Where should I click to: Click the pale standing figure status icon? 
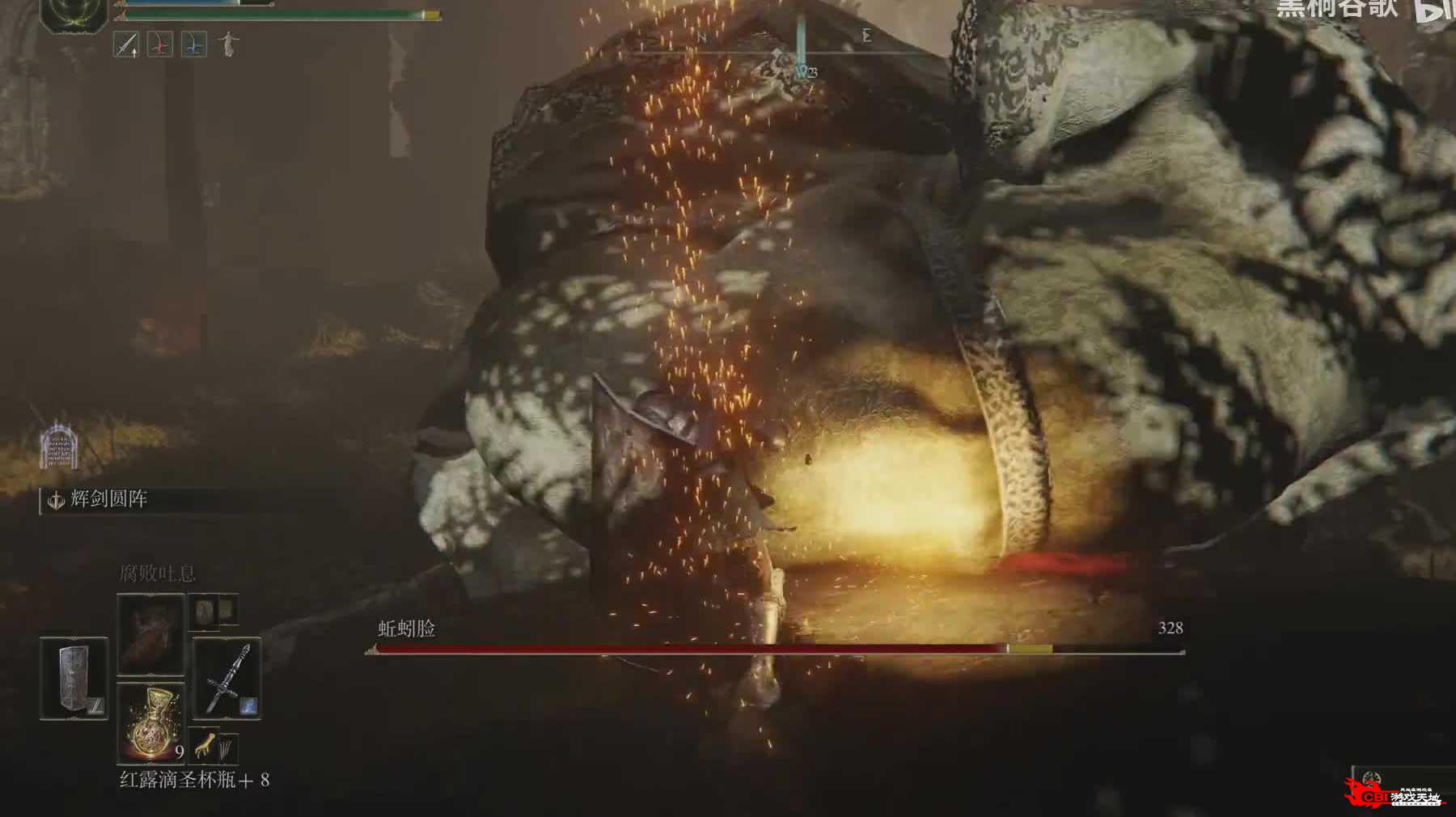coord(229,44)
